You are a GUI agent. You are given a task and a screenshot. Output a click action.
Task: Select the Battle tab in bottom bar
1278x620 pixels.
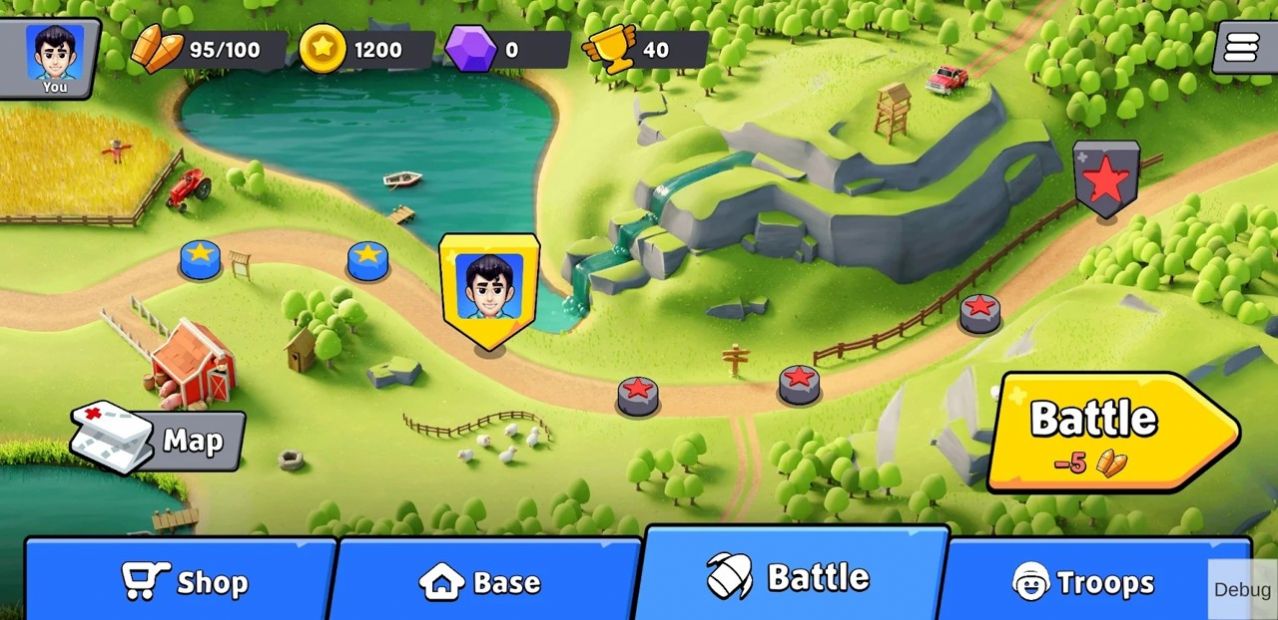point(790,577)
